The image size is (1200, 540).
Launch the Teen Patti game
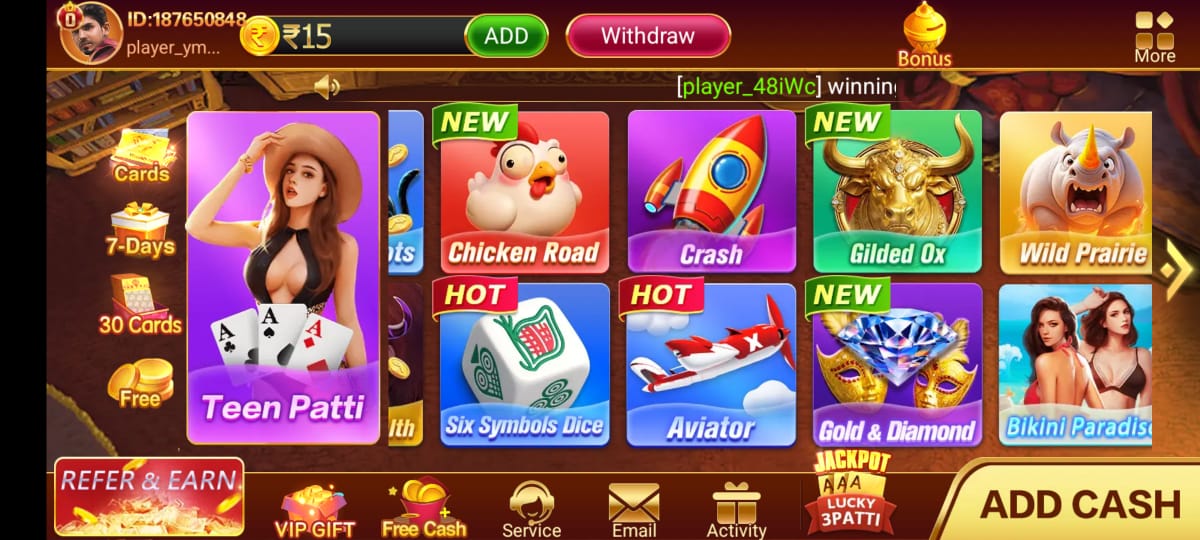pyautogui.click(x=283, y=277)
